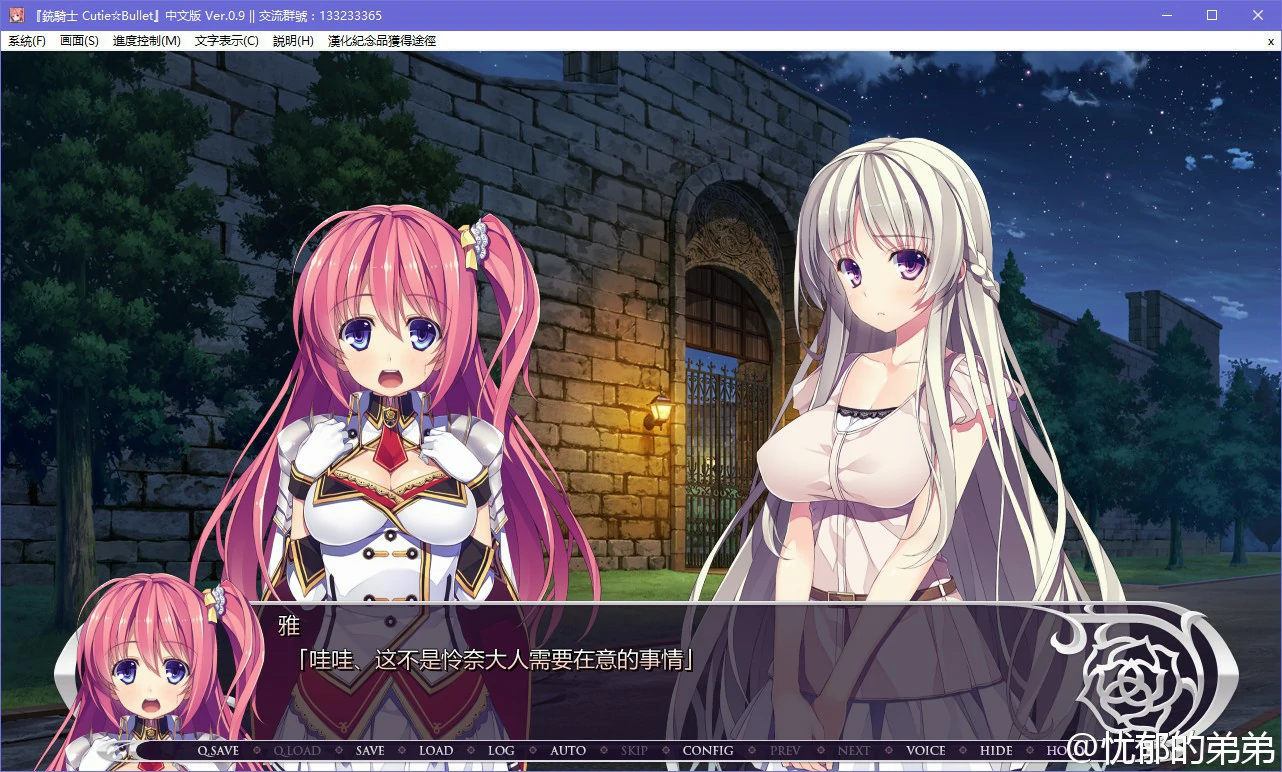Replay the last VOICE line
The height and width of the screenshot is (772, 1282).
[x=925, y=750]
